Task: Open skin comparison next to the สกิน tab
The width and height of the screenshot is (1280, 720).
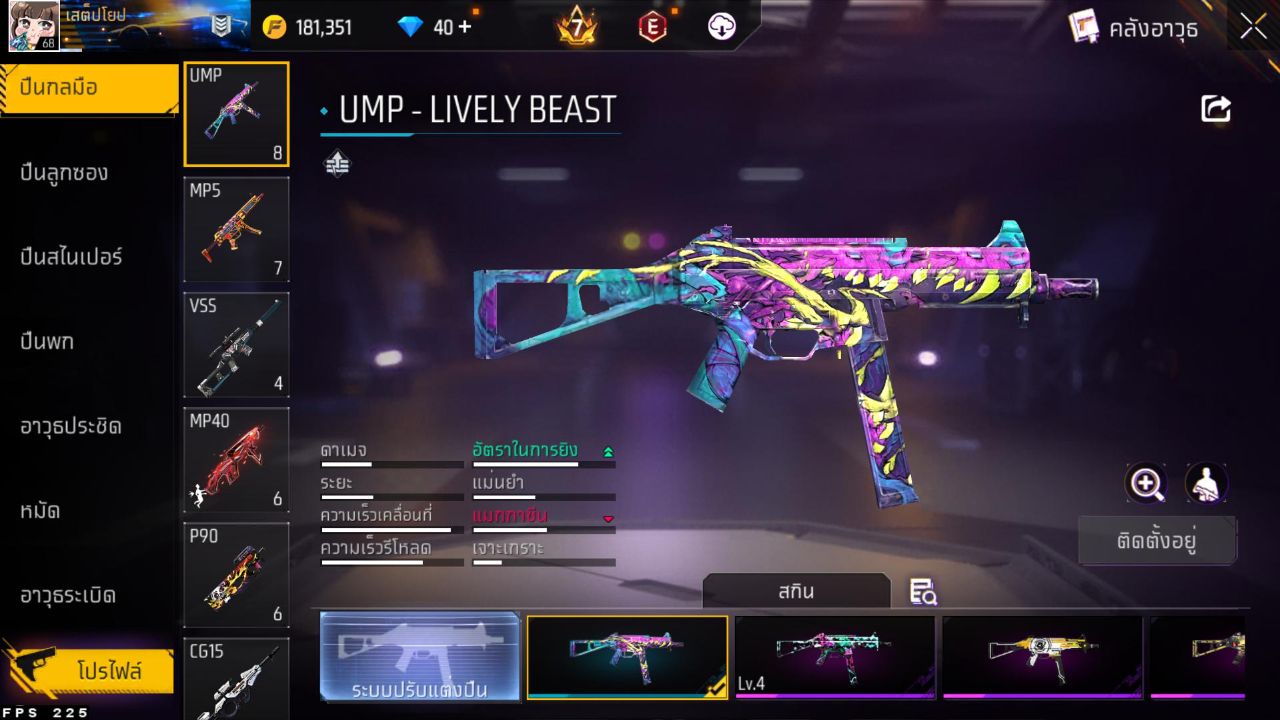Action: coord(921,592)
